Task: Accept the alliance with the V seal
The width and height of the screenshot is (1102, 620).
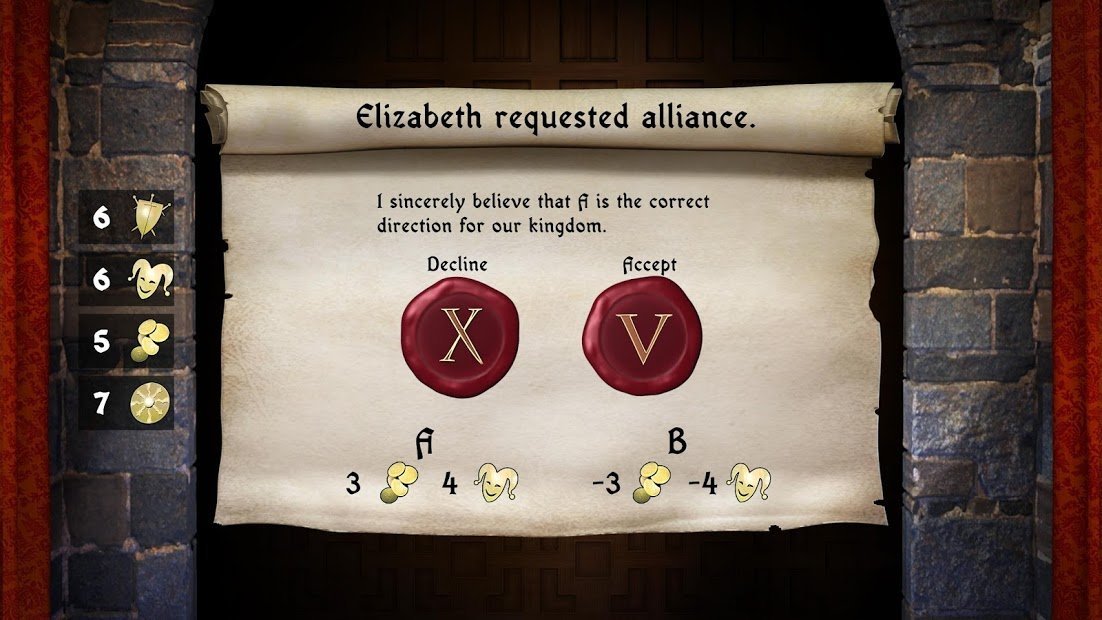Action: pos(642,336)
